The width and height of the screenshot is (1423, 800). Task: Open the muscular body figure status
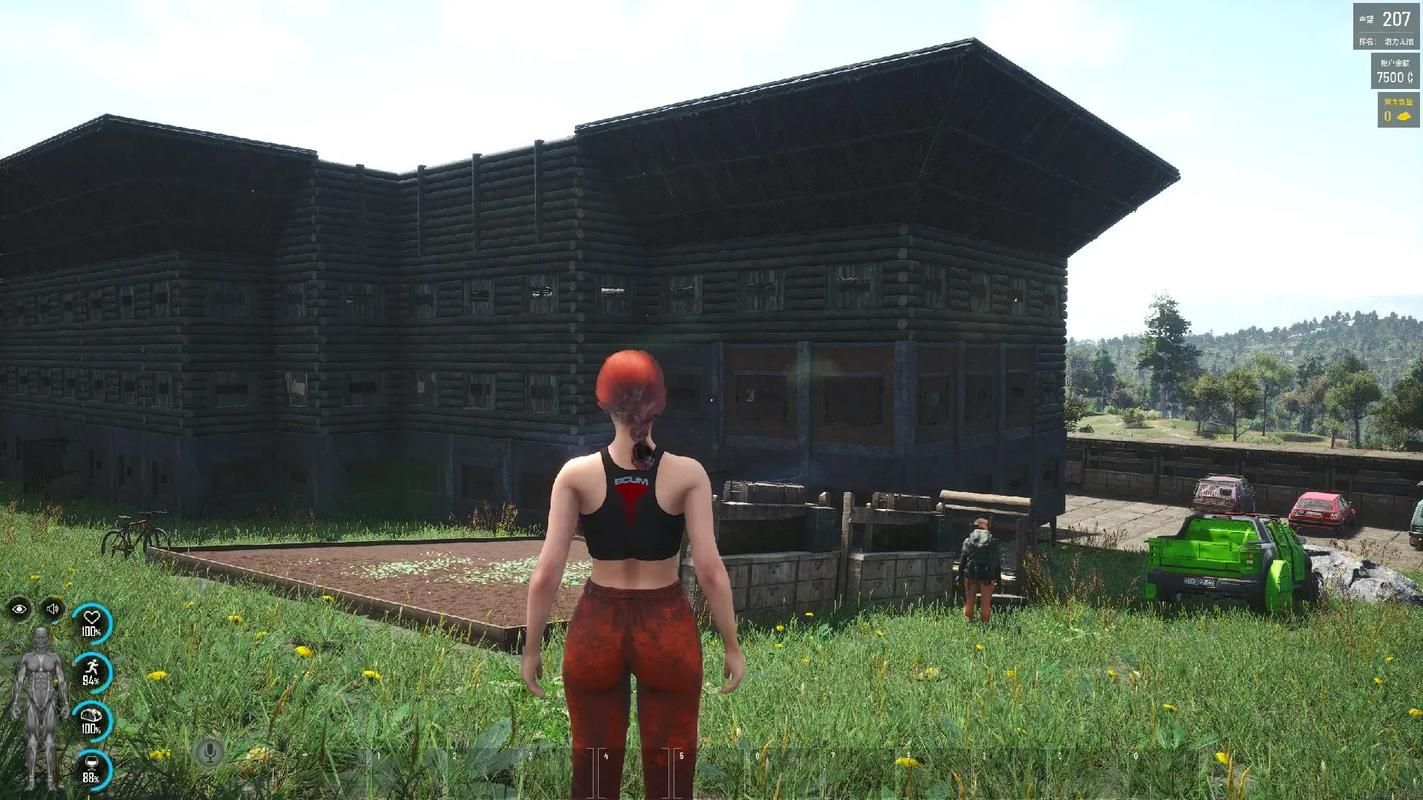coord(40,704)
